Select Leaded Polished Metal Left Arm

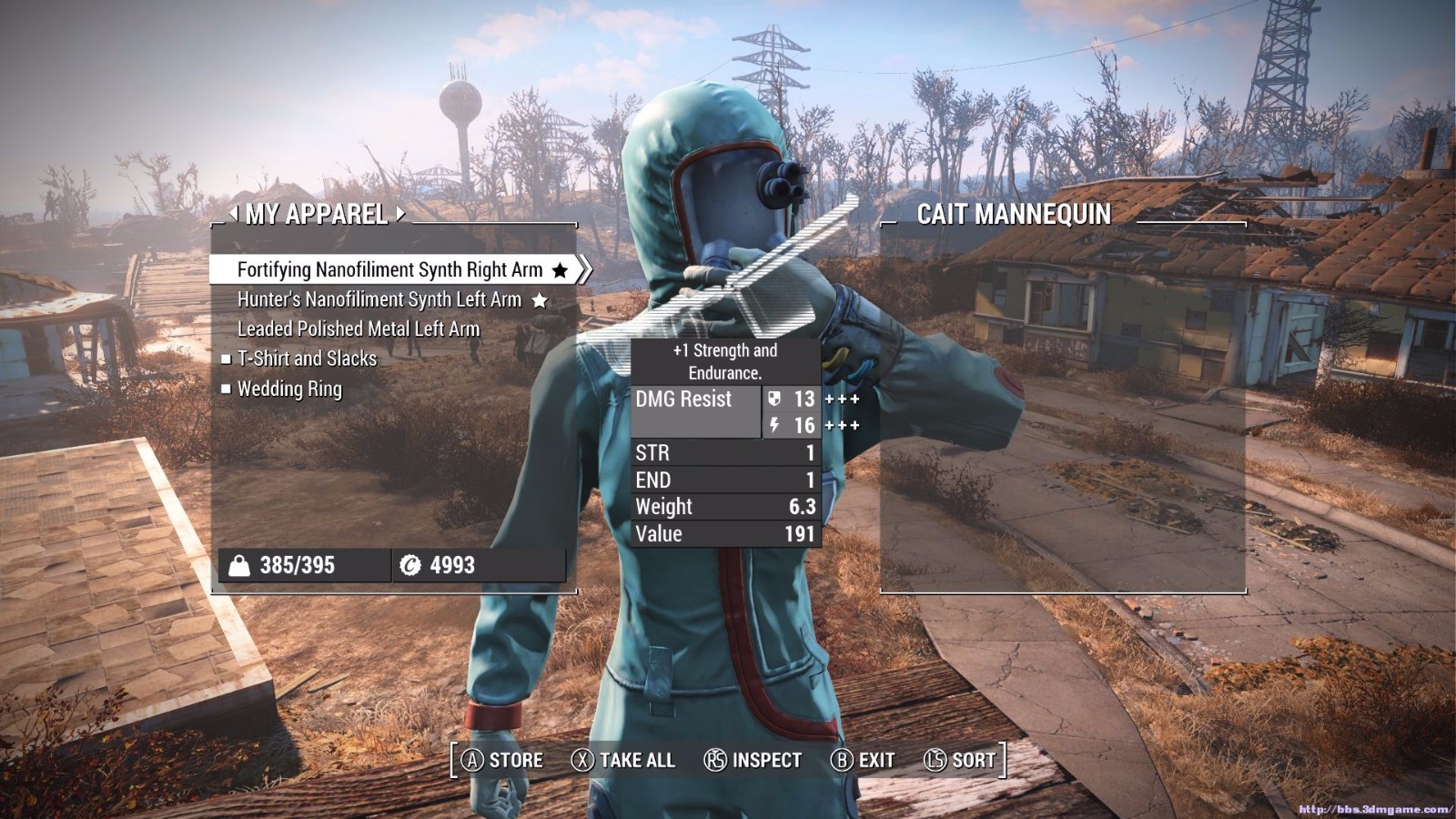[358, 329]
